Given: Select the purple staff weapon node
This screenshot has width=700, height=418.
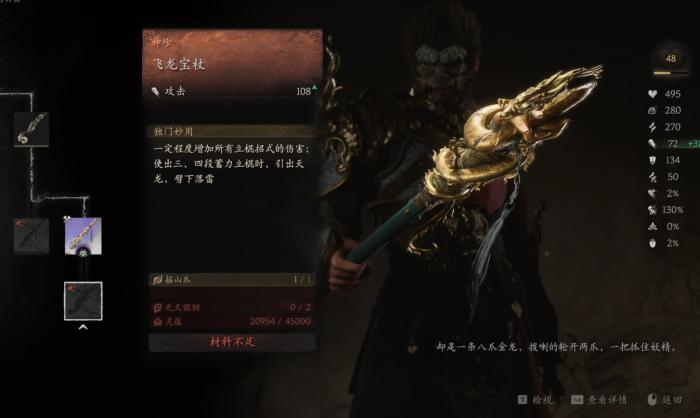Looking at the screenshot, I should 83,236.
